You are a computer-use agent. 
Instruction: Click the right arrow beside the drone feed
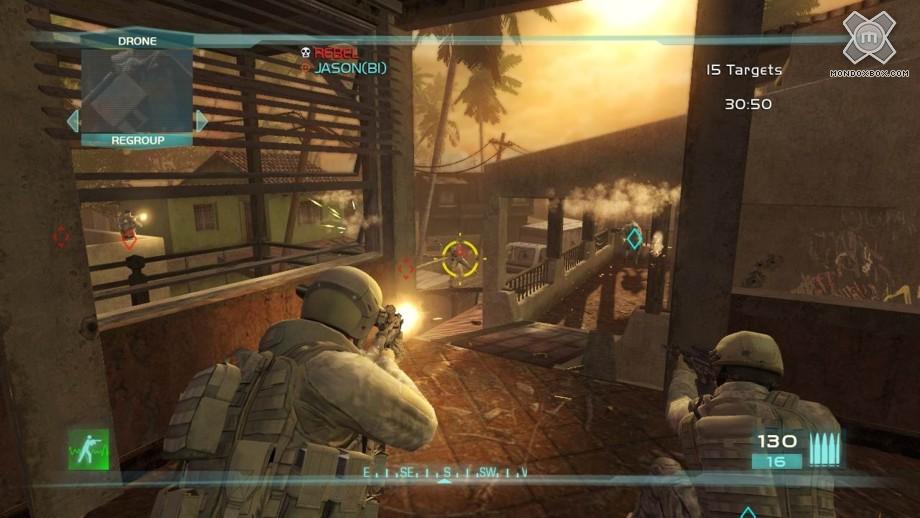click(x=201, y=121)
